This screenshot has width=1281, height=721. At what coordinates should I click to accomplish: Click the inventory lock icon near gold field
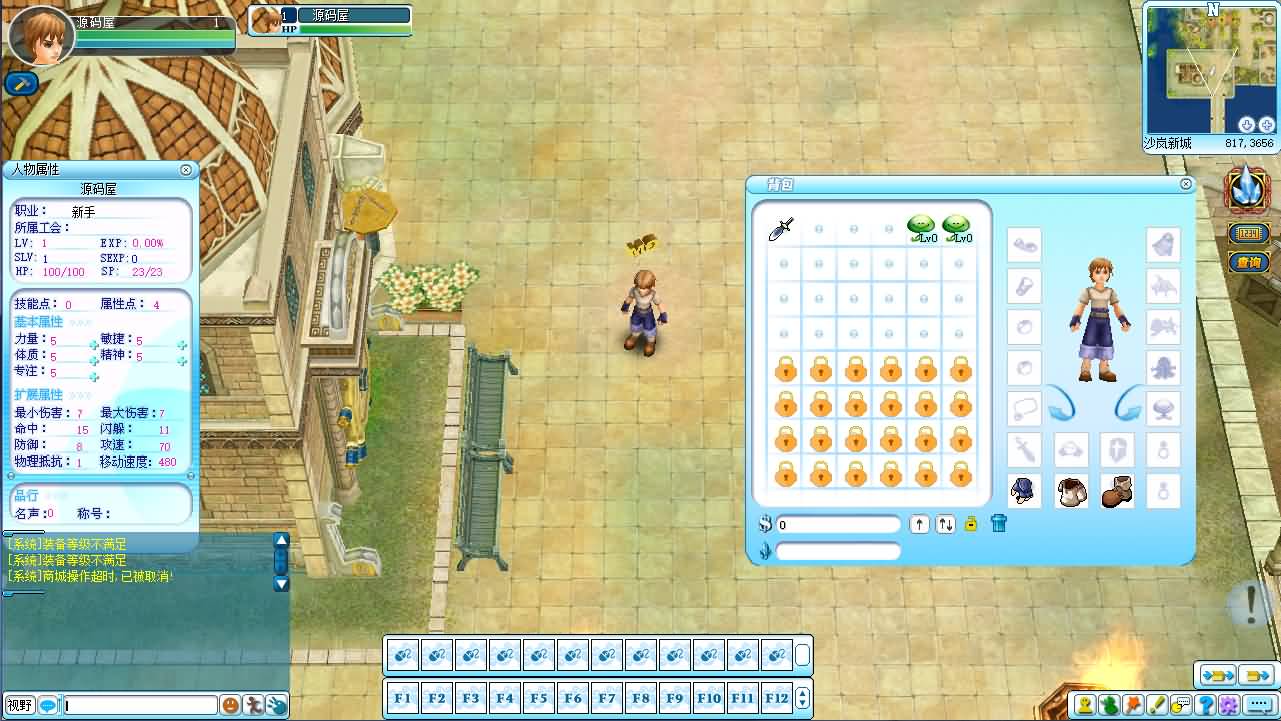(x=972, y=524)
